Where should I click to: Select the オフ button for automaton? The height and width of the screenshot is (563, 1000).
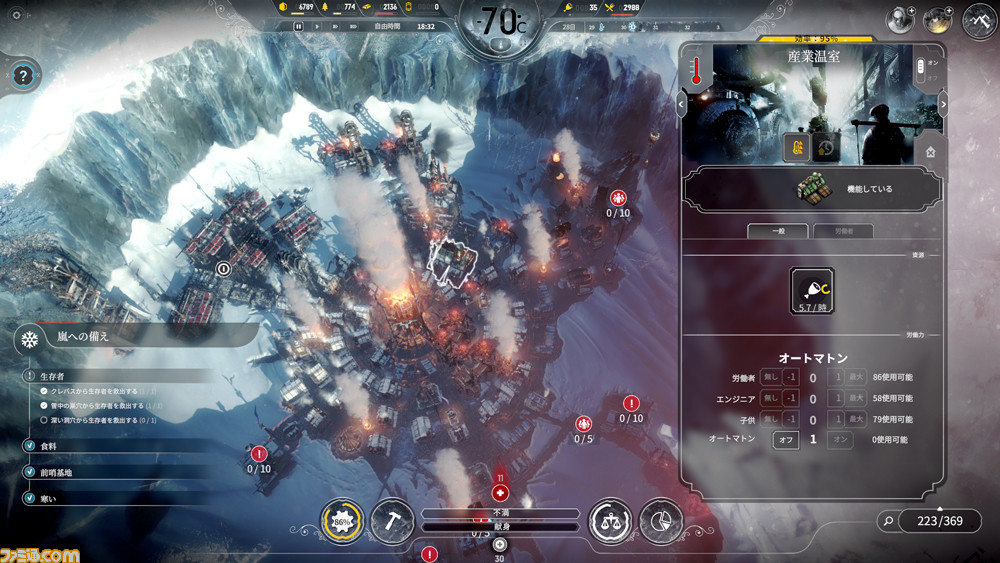tap(785, 439)
